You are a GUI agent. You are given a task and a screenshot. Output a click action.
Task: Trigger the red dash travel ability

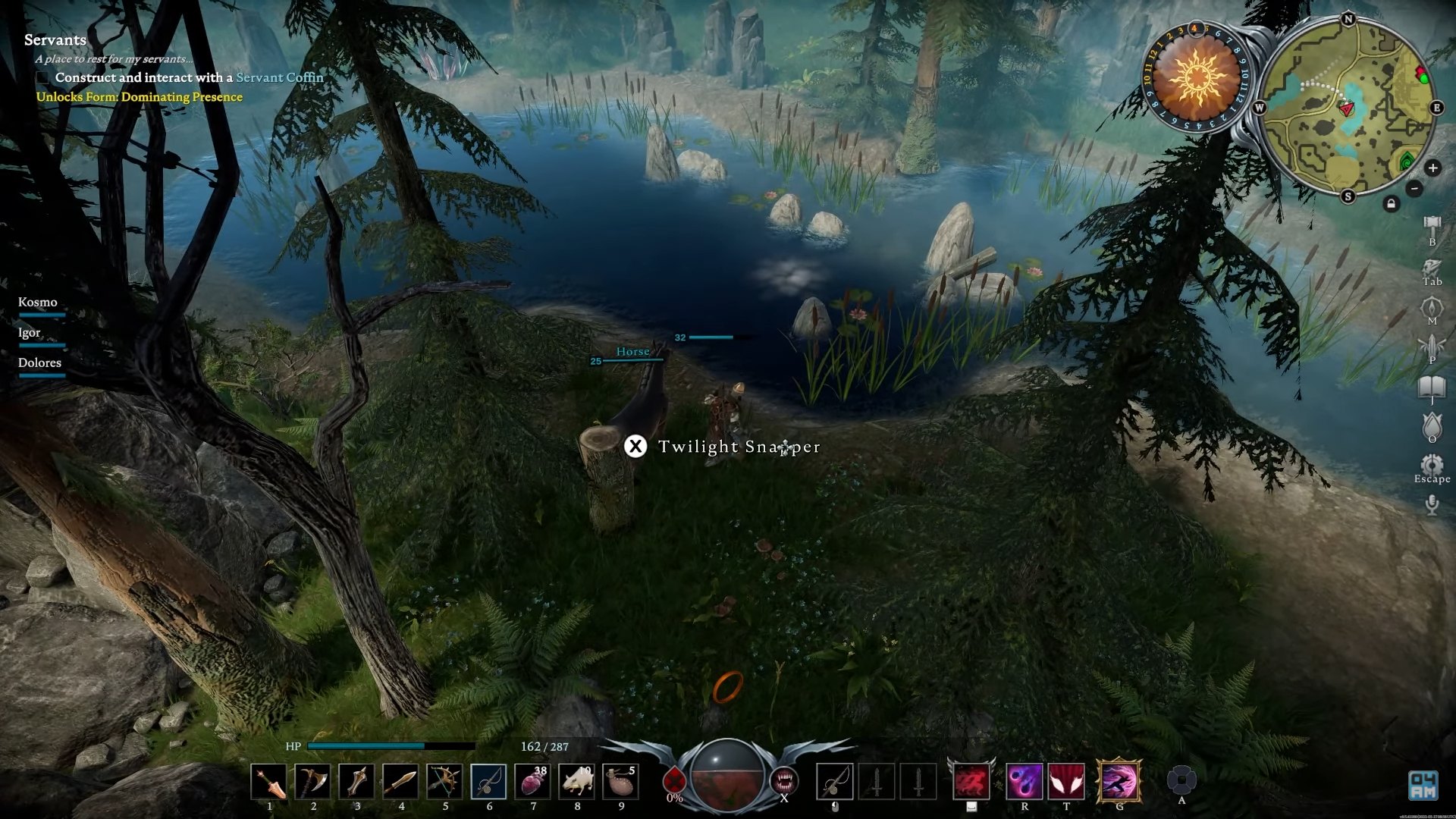(x=971, y=782)
